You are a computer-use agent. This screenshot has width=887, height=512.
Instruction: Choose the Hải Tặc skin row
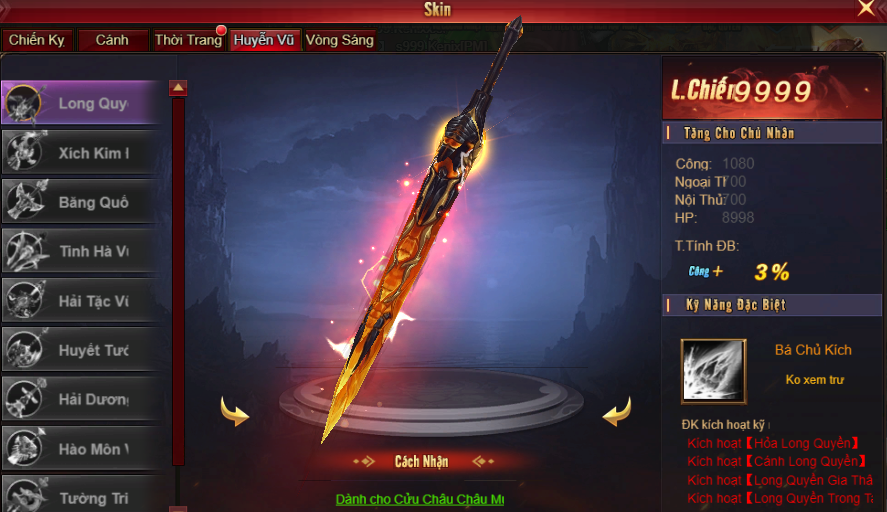[80, 301]
